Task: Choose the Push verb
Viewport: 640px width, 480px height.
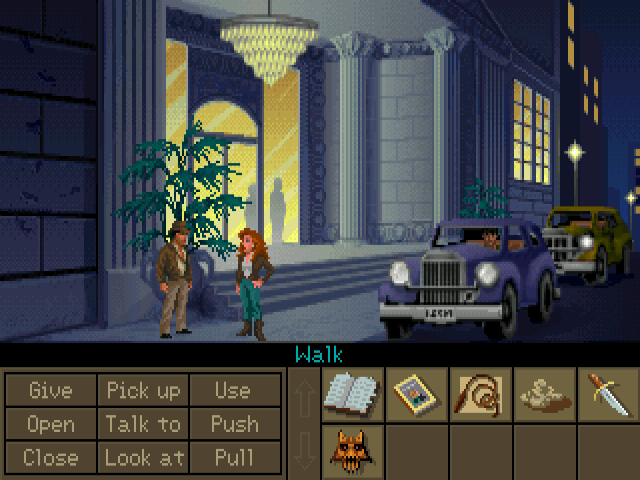Action: 232,424
